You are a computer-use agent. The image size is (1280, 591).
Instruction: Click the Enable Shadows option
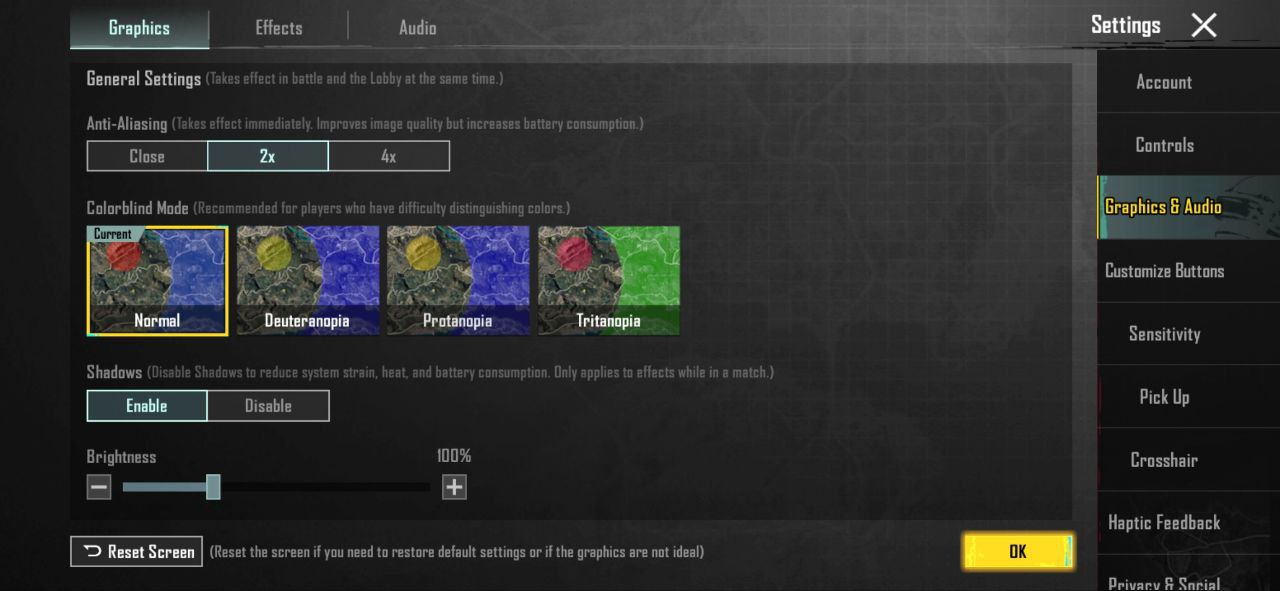pyautogui.click(x=147, y=405)
